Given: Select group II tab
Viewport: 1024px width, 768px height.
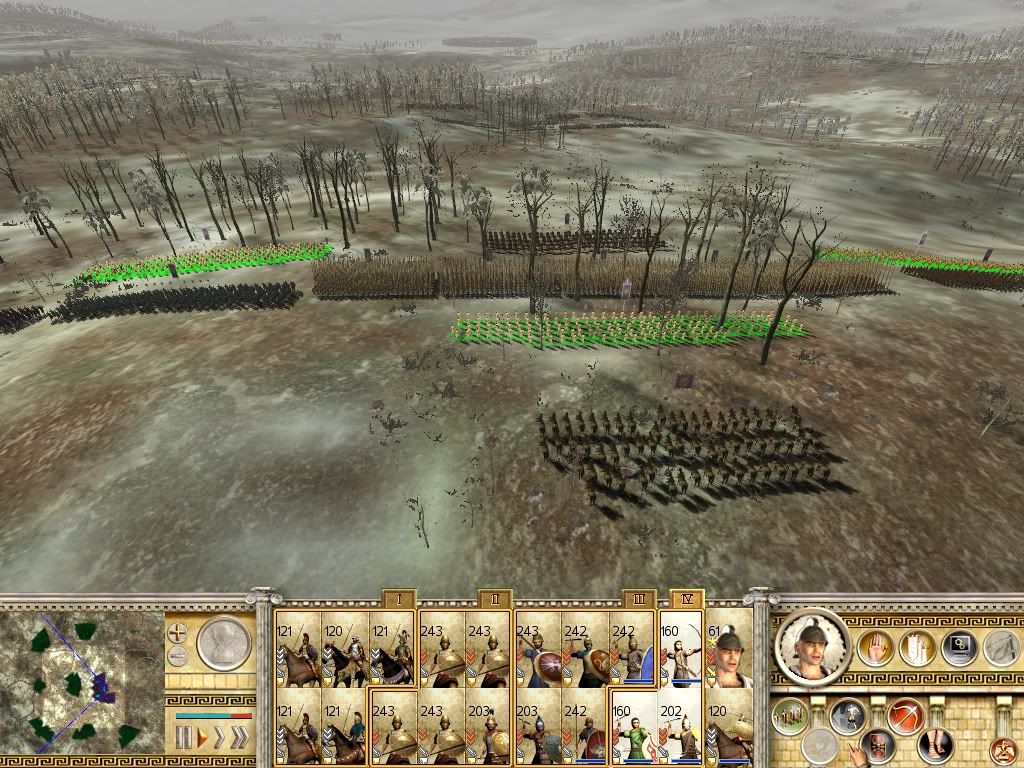Looking at the screenshot, I should click(494, 599).
